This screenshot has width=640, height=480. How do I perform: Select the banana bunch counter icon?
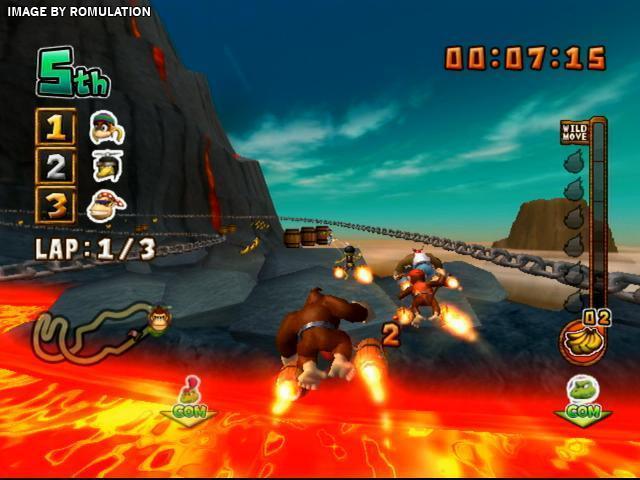coord(582,342)
